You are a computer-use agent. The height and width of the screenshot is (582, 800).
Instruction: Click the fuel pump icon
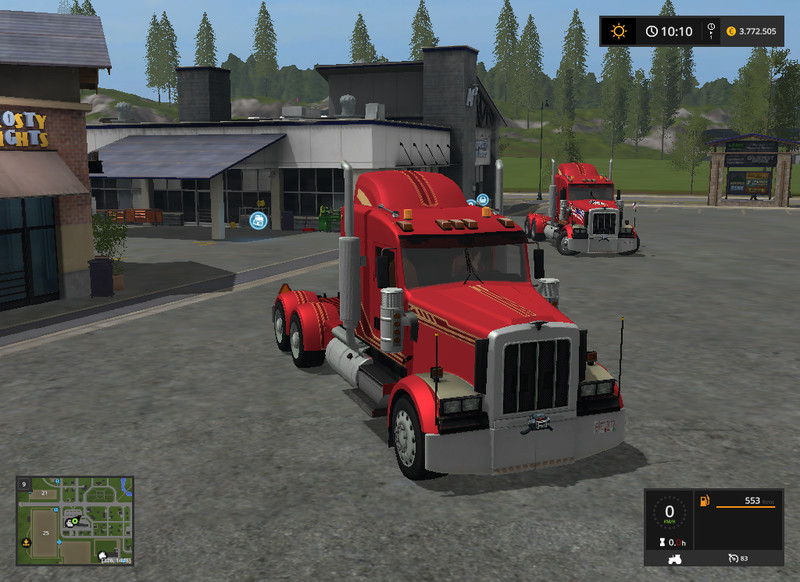pos(704,501)
